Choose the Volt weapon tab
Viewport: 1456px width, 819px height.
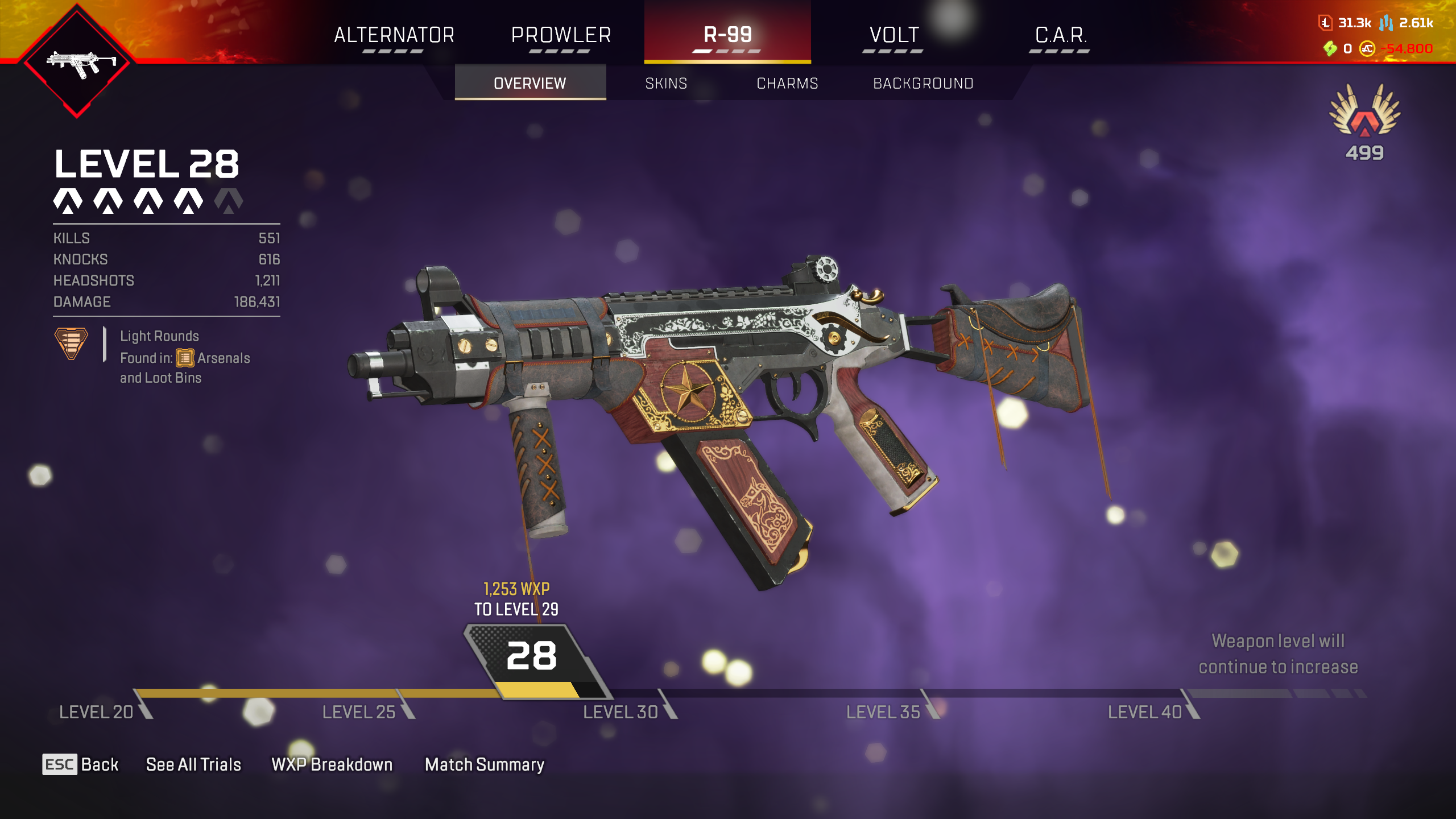point(894,35)
